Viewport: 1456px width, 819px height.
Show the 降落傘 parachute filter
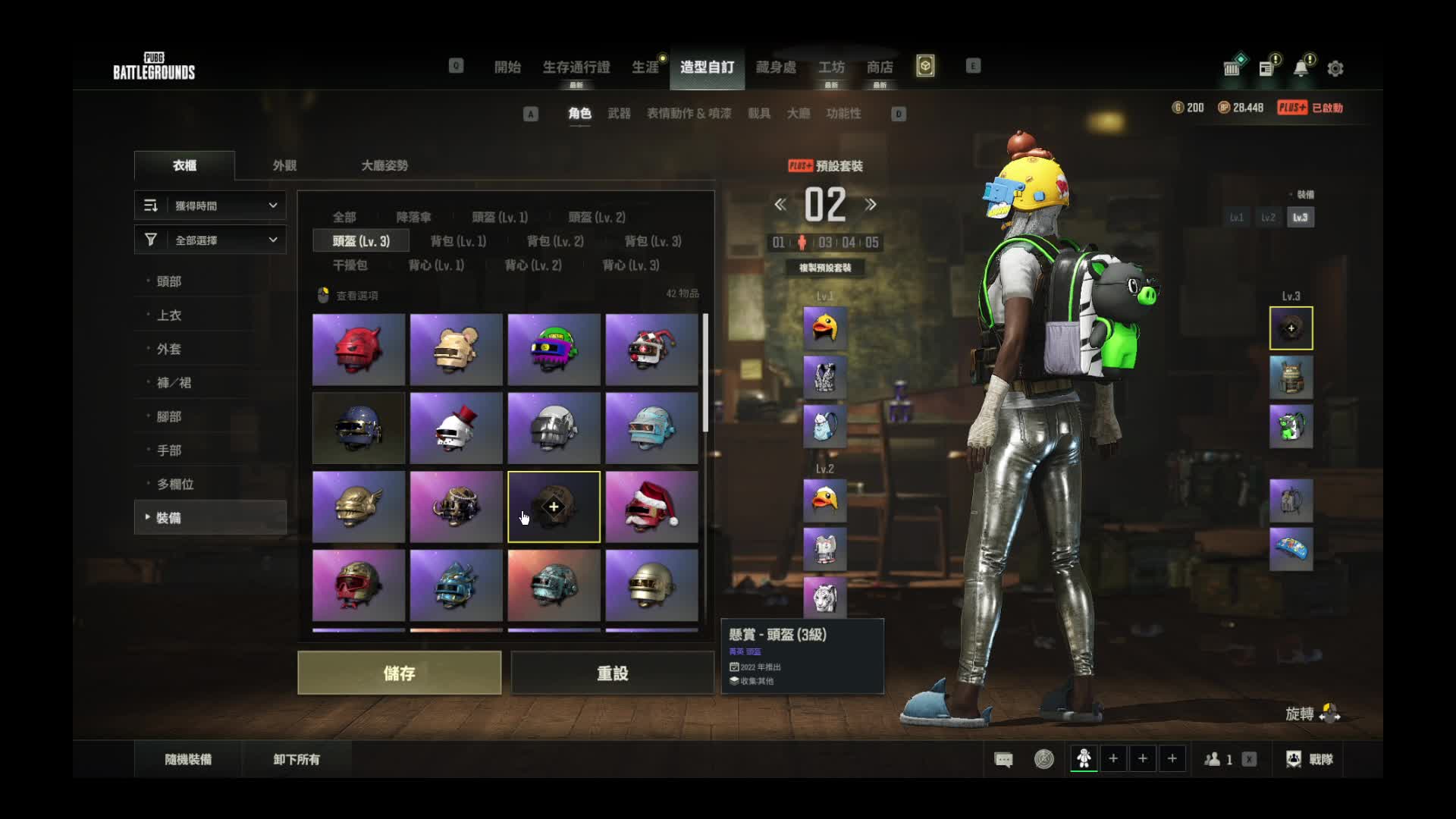[x=413, y=218]
